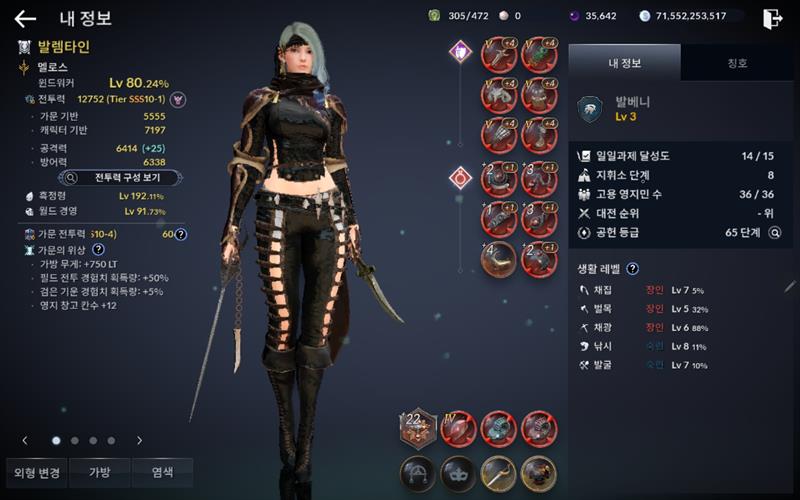
Task: Switch to the 칭호 tab
Action: tap(736, 63)
